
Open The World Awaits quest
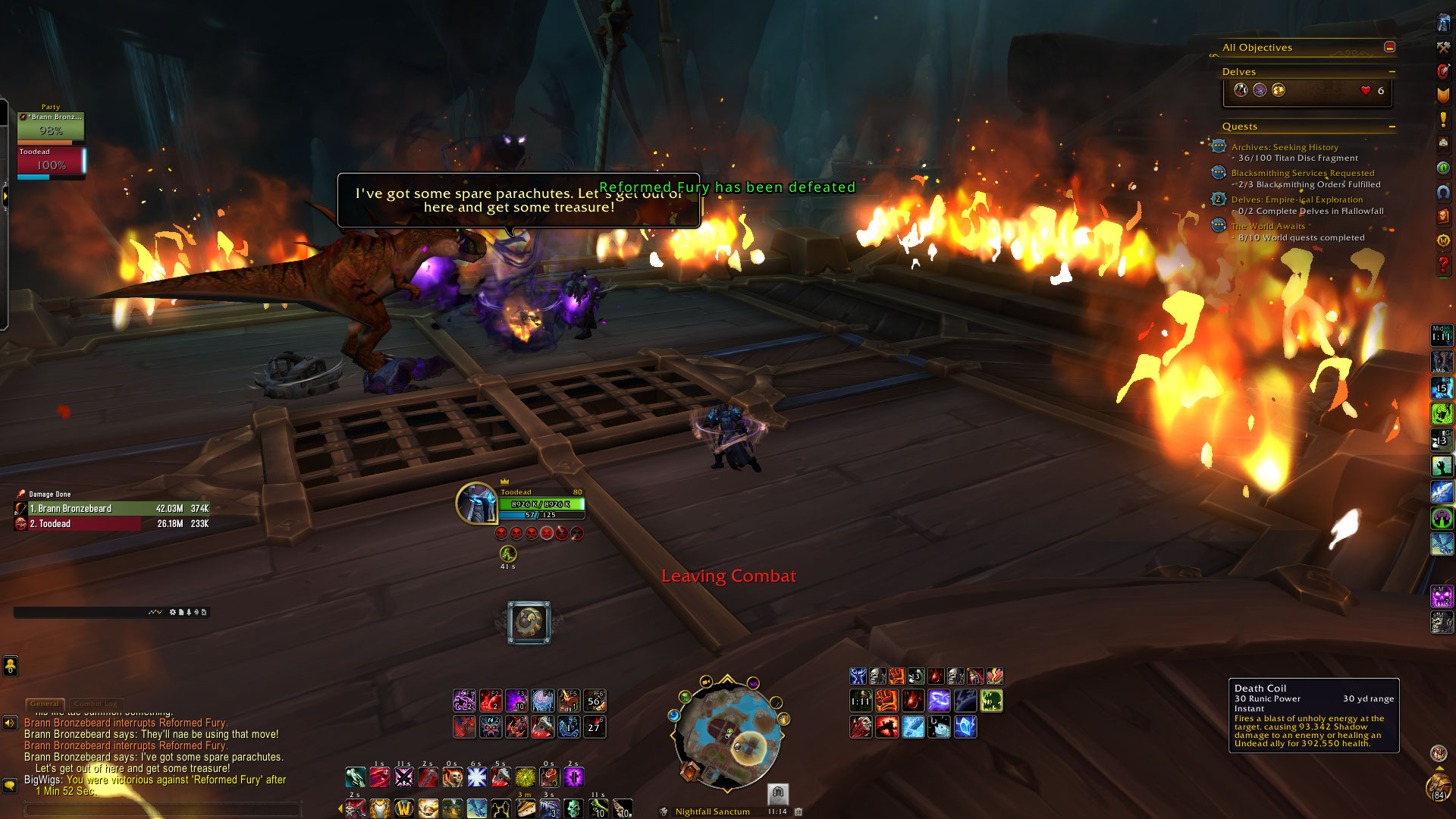click(x=1268, y=226)
